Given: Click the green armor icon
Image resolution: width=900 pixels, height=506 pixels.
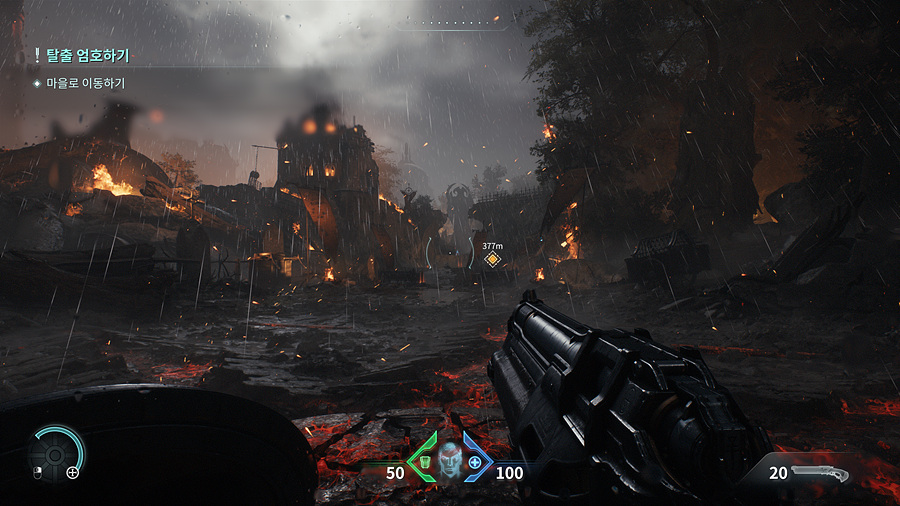Looking at the screenshot, I should click(424, 462).
